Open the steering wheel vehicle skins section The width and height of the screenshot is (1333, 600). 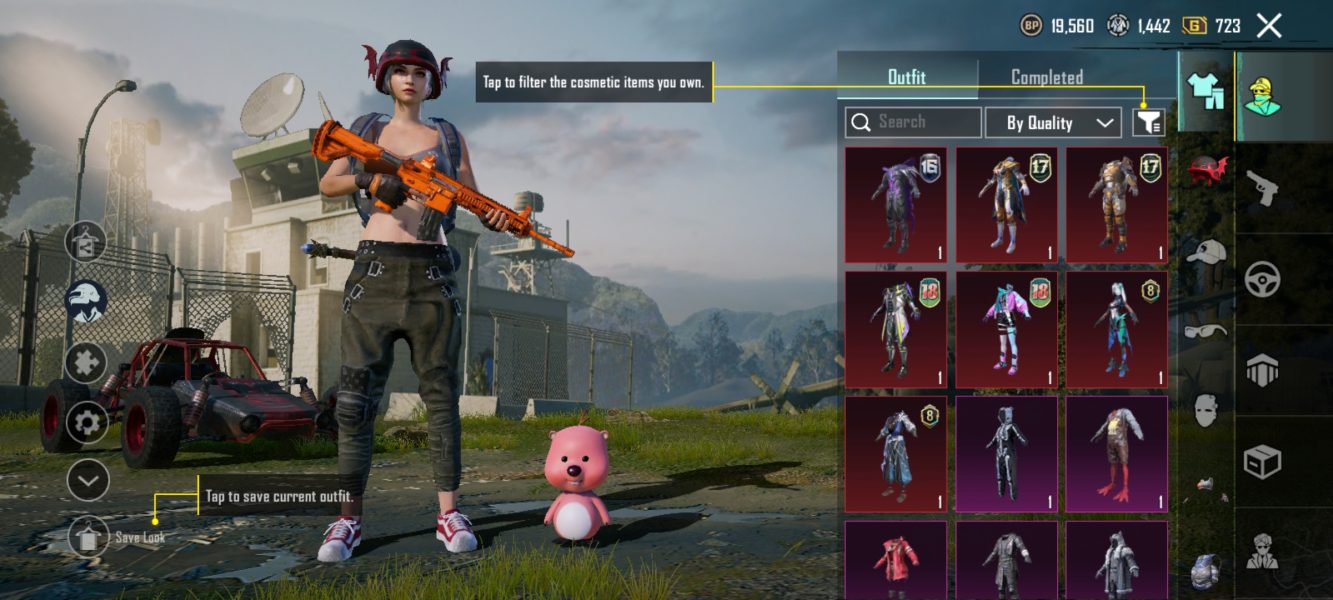click(1263, 279)
